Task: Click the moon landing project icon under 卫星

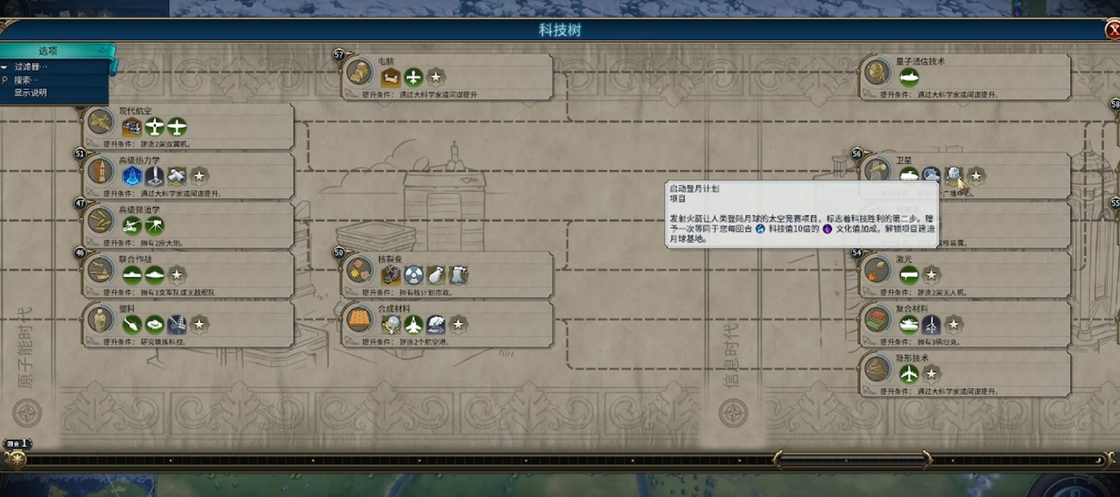Action: [954, 176]
